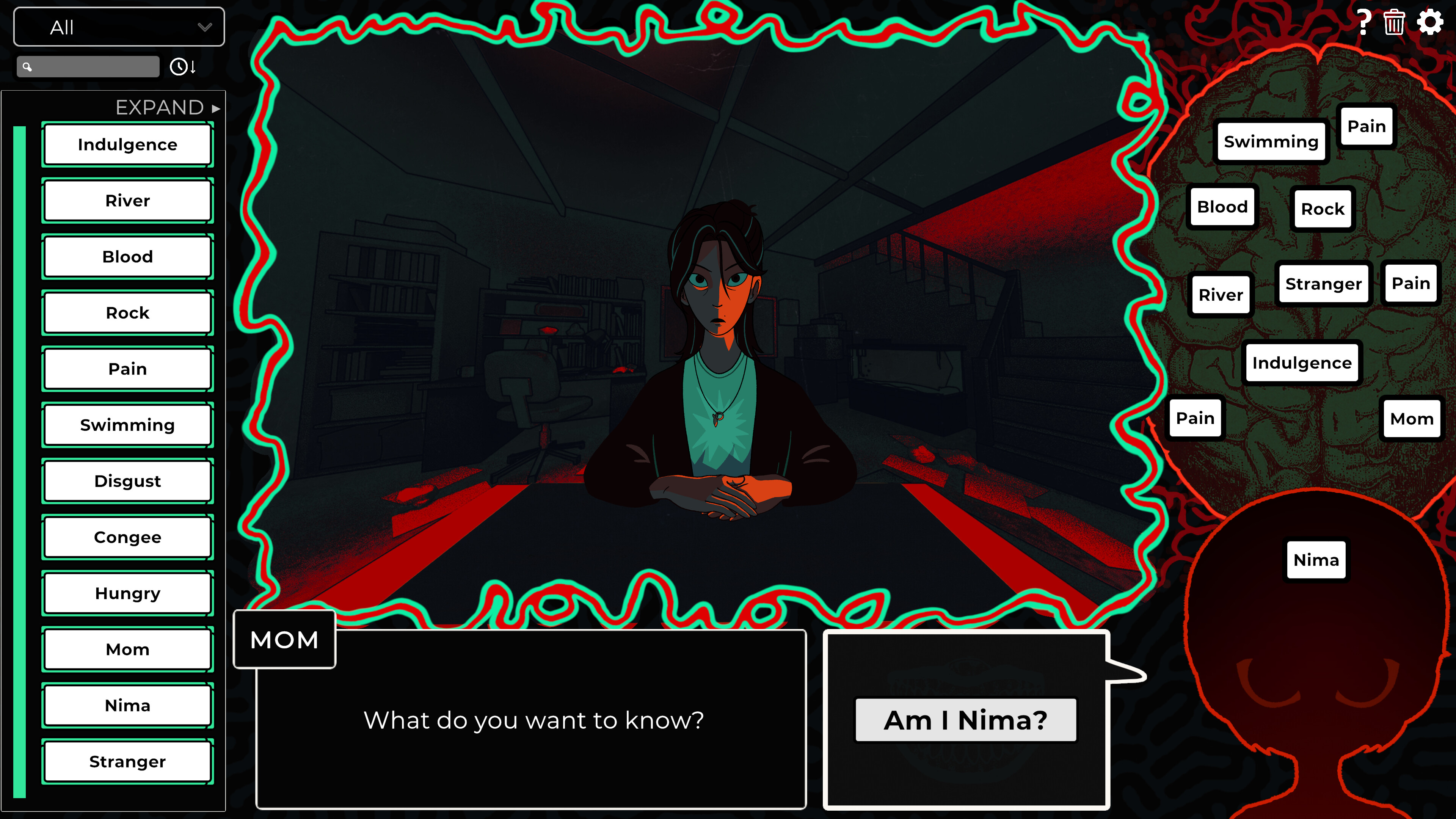The image size is (1456, 819).
Task: Click the trash bin icon at top right
Action: [x=1394, y=23]
